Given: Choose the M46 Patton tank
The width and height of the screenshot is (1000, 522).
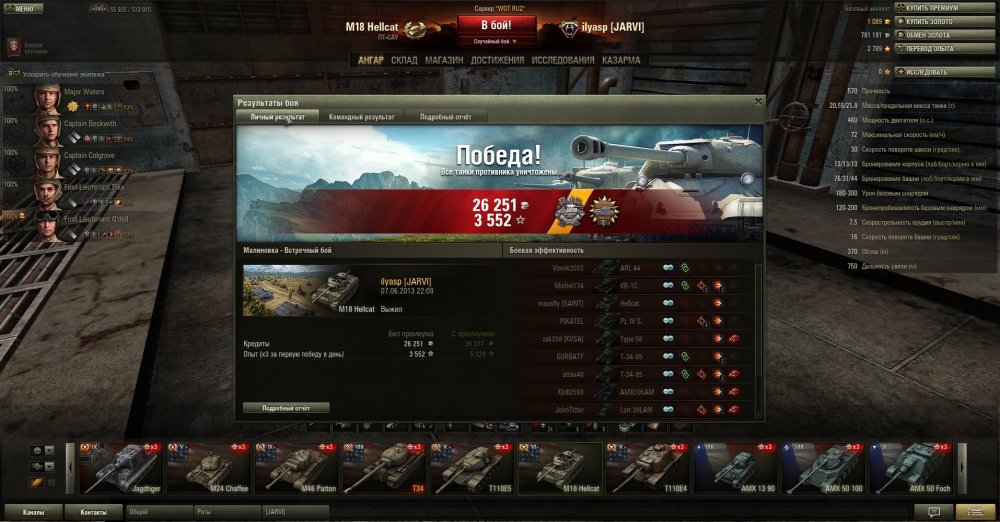Looking at the screenshot, I should (295, 468).
